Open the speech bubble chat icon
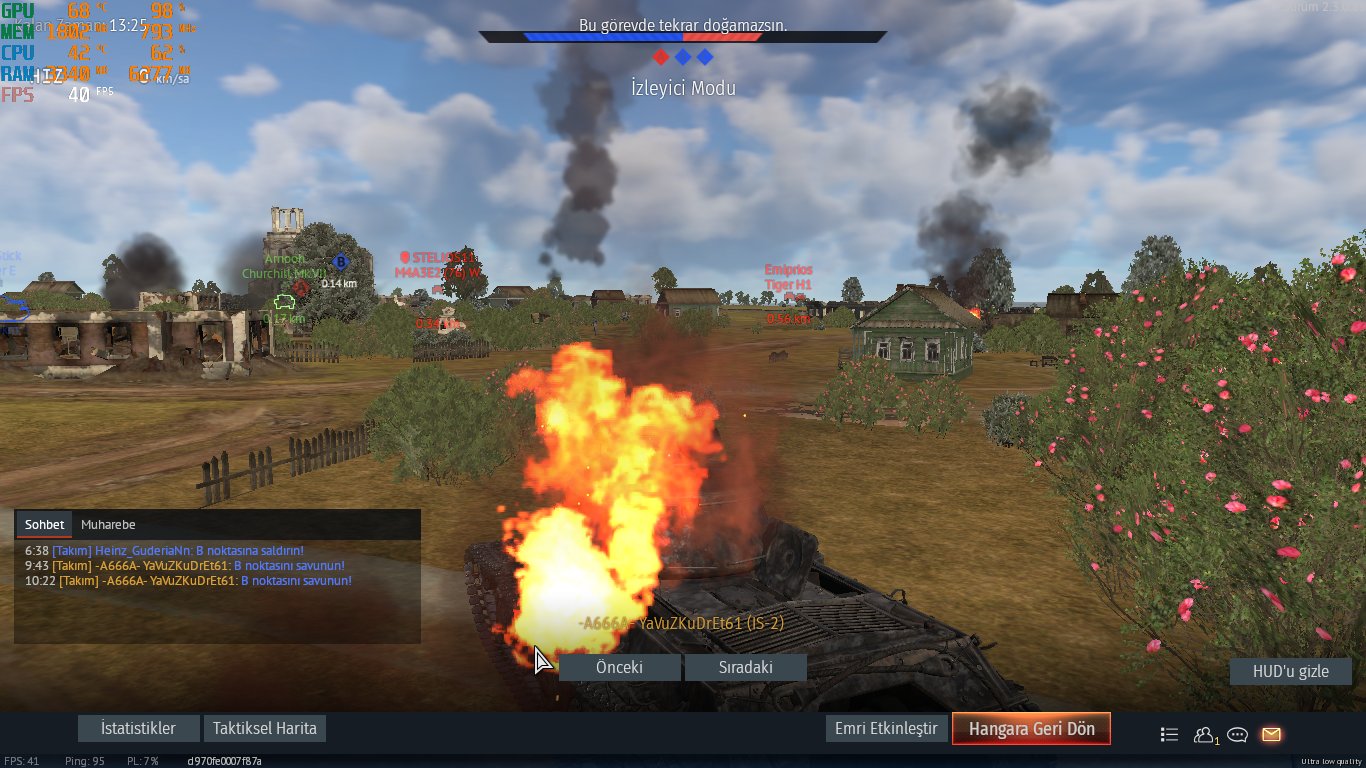The height and width of the screenshot is (768, 1366). (x=1237, y=734)
